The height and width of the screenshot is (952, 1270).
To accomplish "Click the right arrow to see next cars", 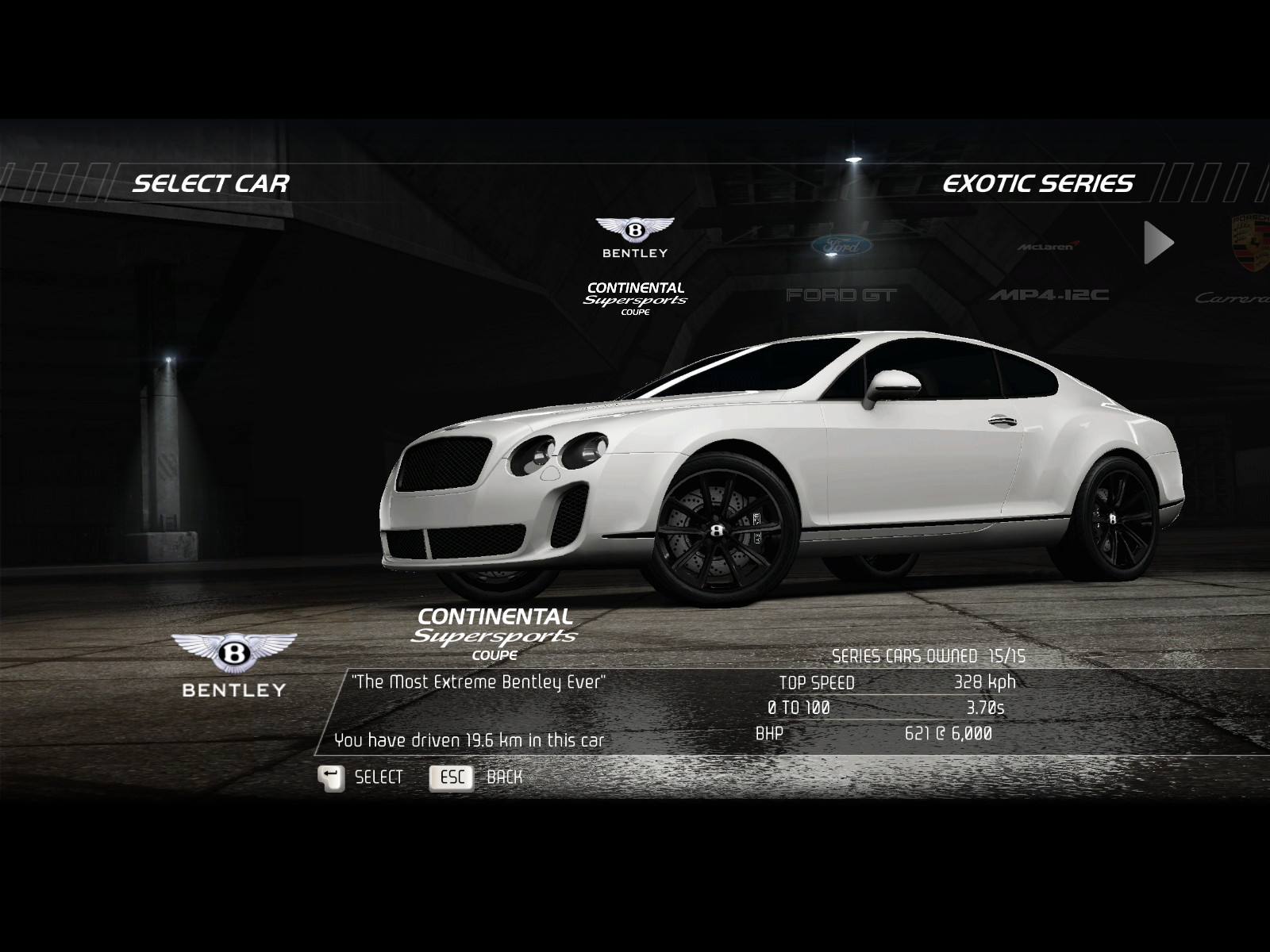I will click(x=1158, y=243).
